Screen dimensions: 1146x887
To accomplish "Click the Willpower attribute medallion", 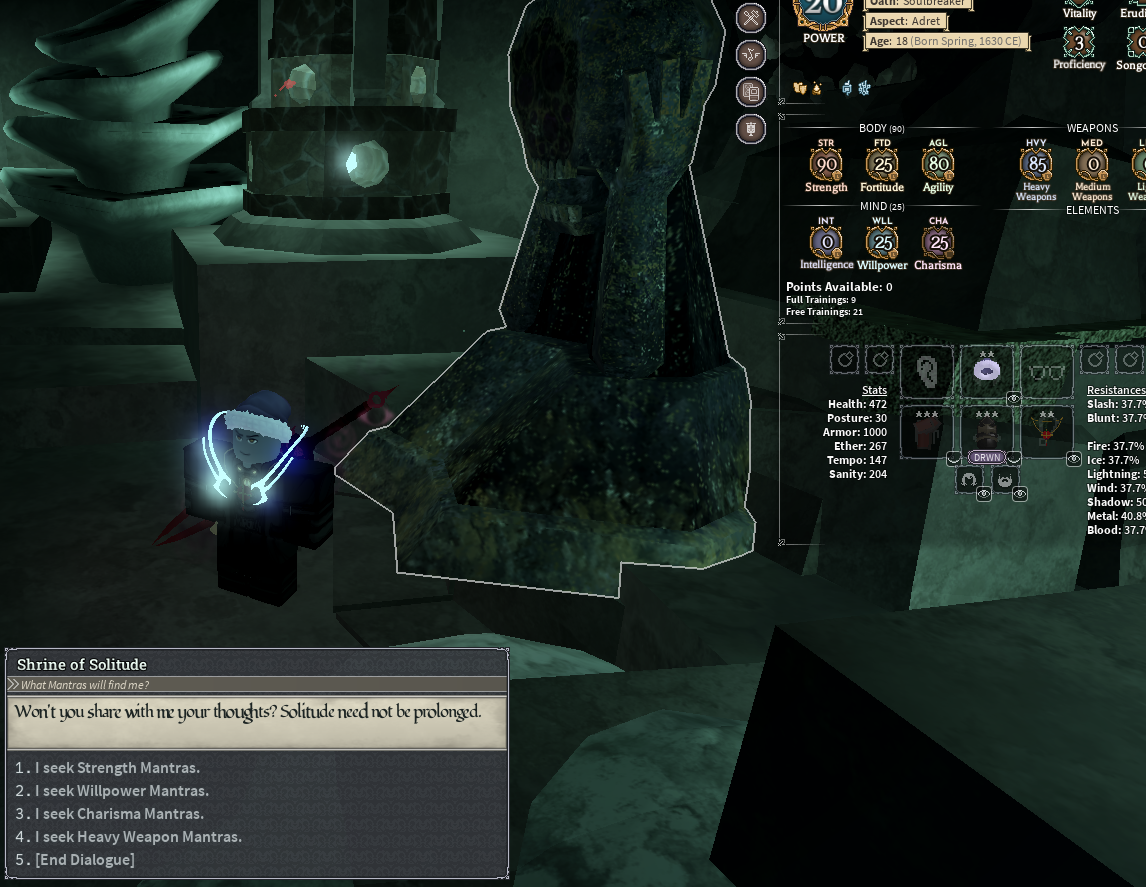I will [x=882, y=243].
